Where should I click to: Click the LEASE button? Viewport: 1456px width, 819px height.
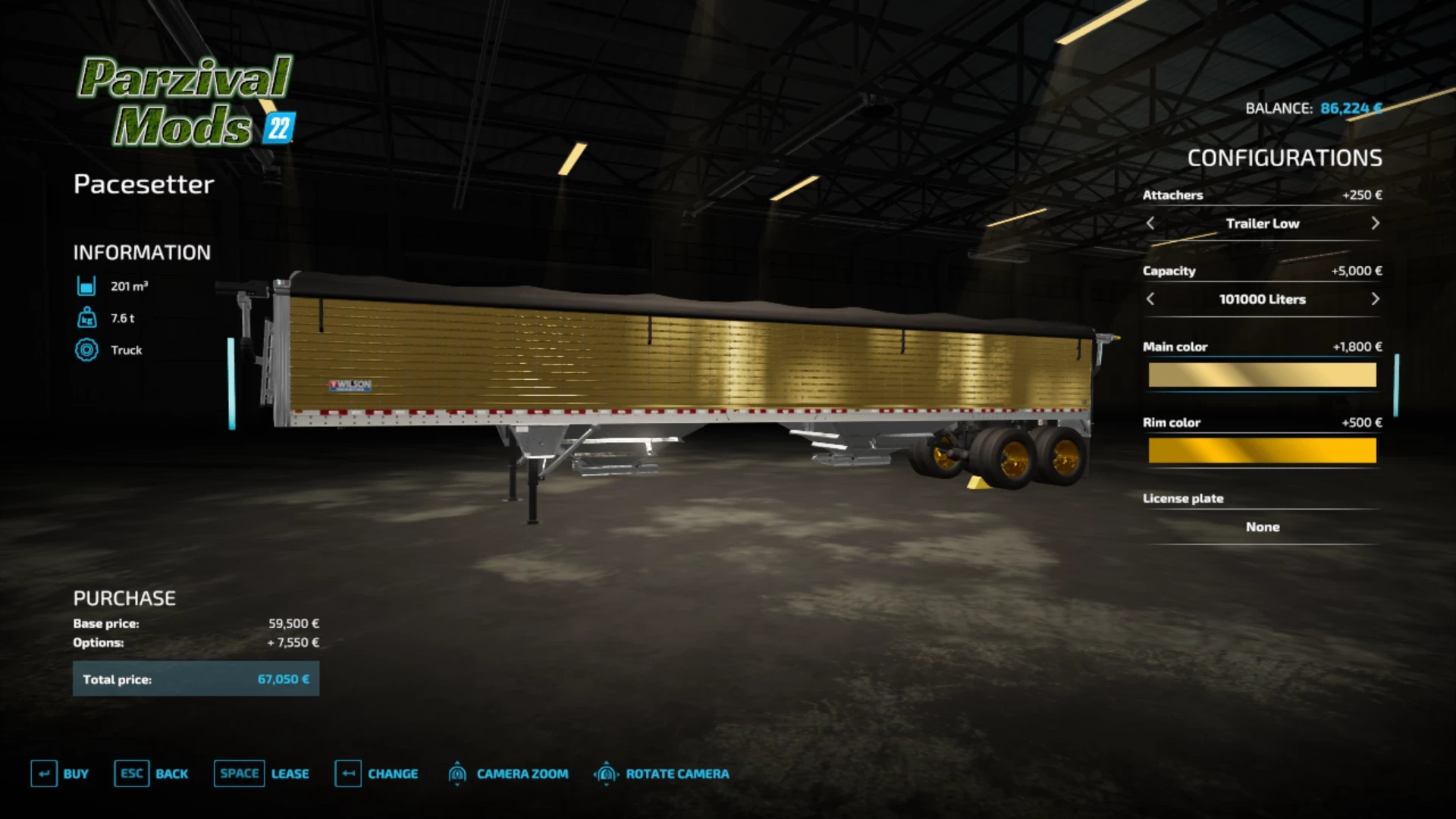[290, 773]
